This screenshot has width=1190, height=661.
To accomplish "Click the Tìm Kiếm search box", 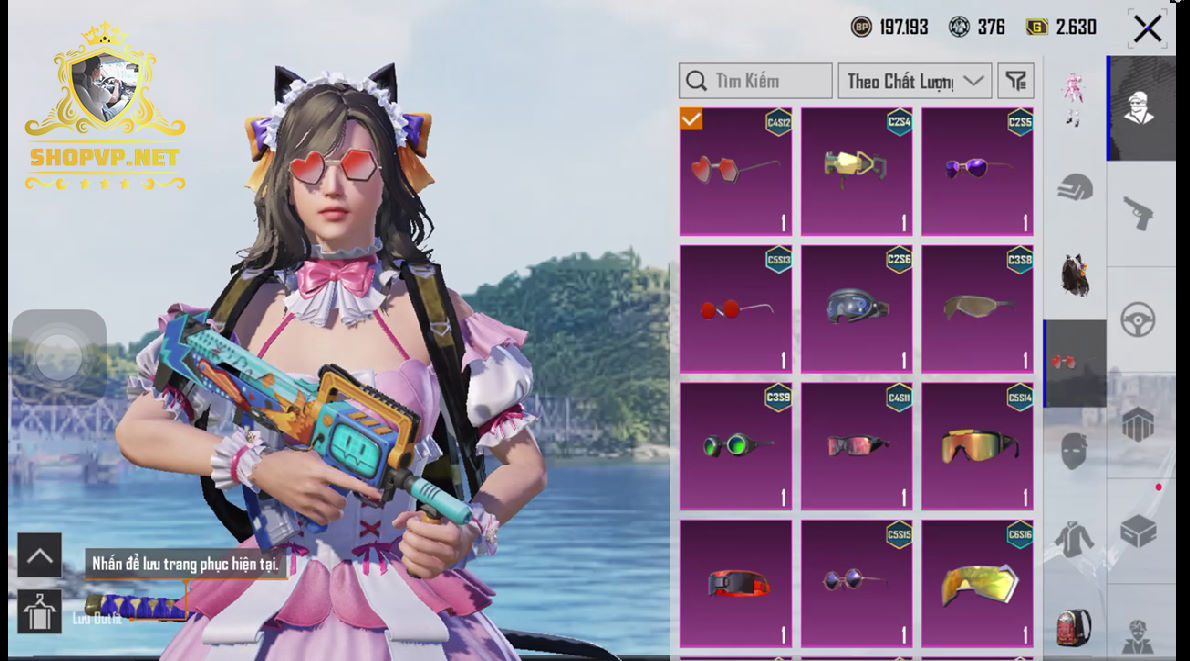I will click(x=756, y=81).
